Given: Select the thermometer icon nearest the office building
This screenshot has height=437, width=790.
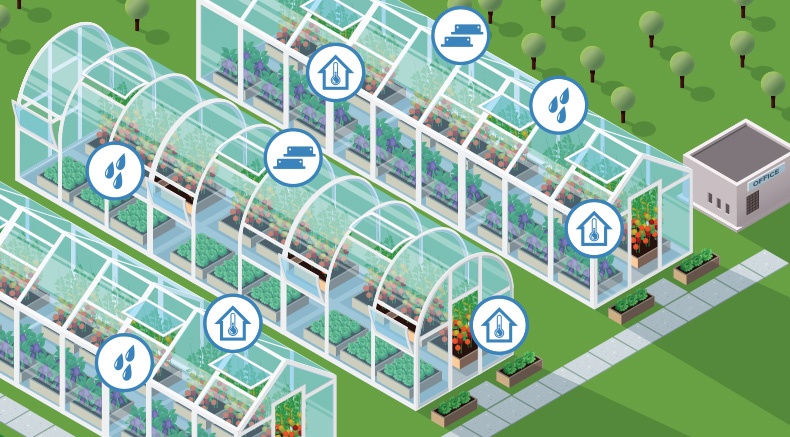Looking at the screenshot, I should tap(594, 229).
